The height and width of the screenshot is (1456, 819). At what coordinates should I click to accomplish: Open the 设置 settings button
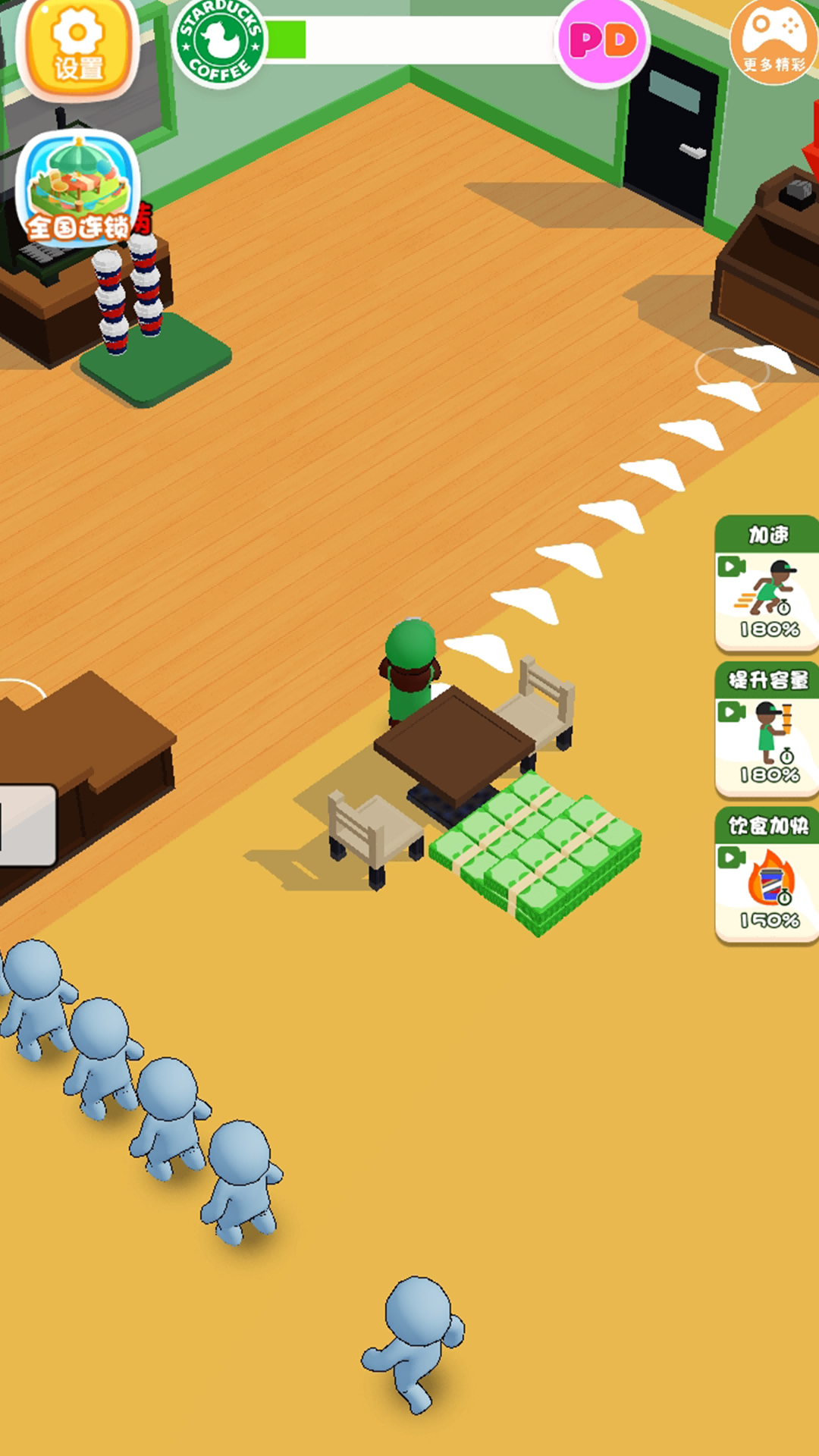point(77,47)
